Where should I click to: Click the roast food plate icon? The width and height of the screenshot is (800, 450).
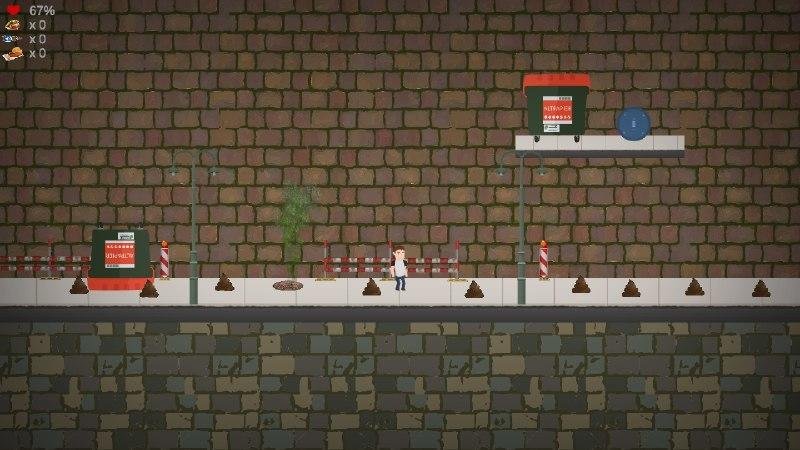(12, 25)
